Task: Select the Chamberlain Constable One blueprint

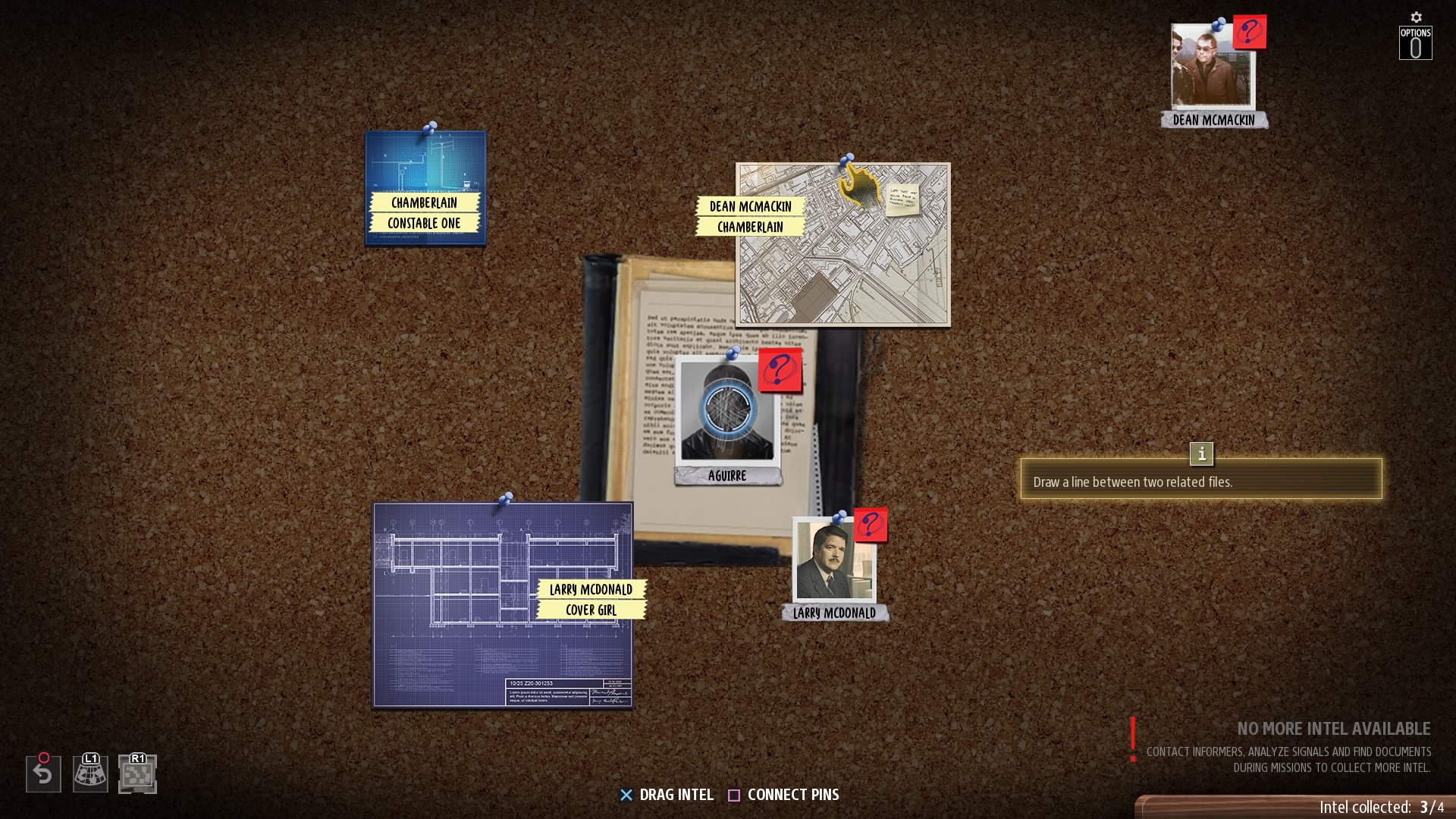Action: [x=426, y=187]
